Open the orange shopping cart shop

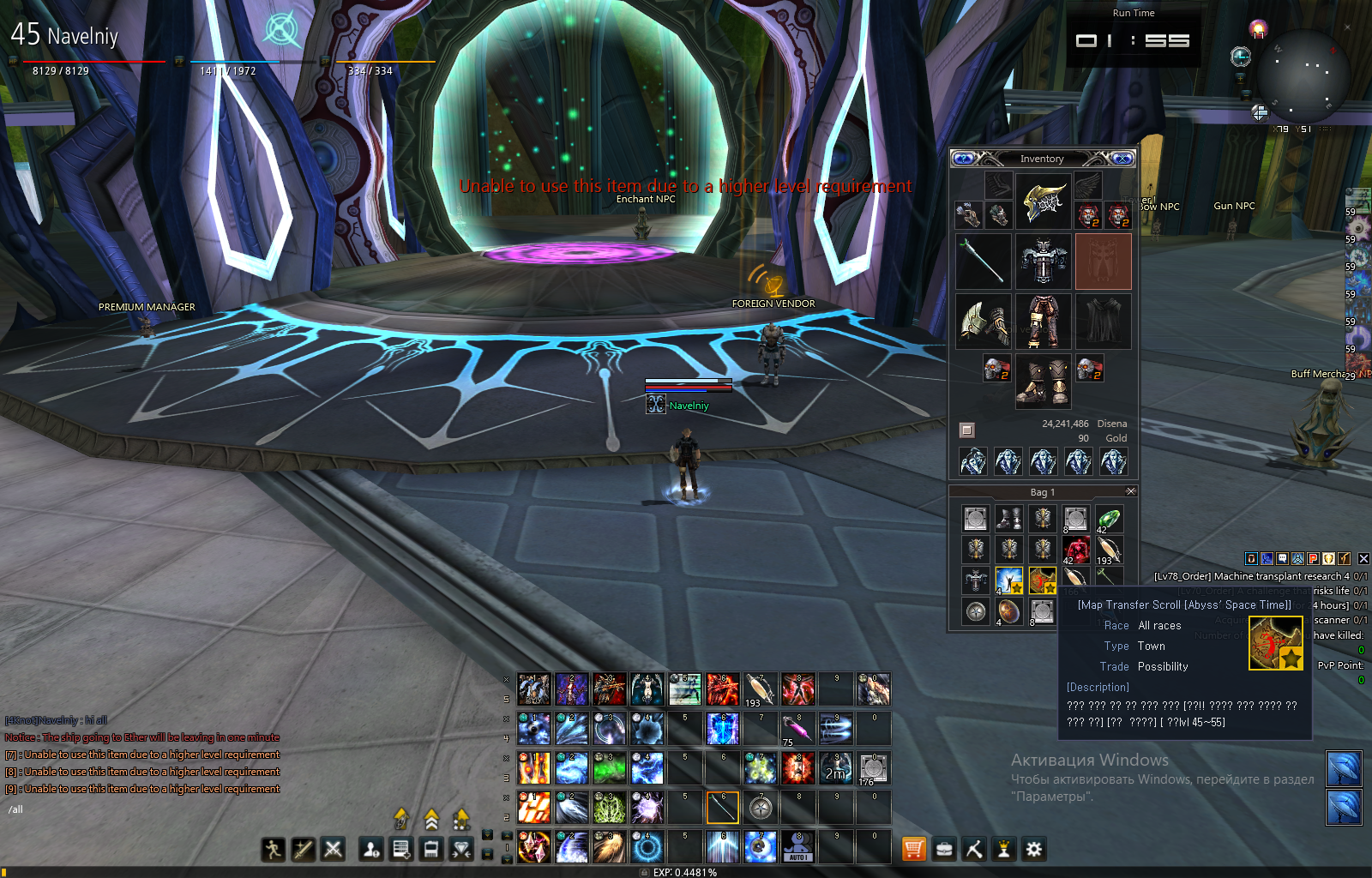tap(914, 849)
